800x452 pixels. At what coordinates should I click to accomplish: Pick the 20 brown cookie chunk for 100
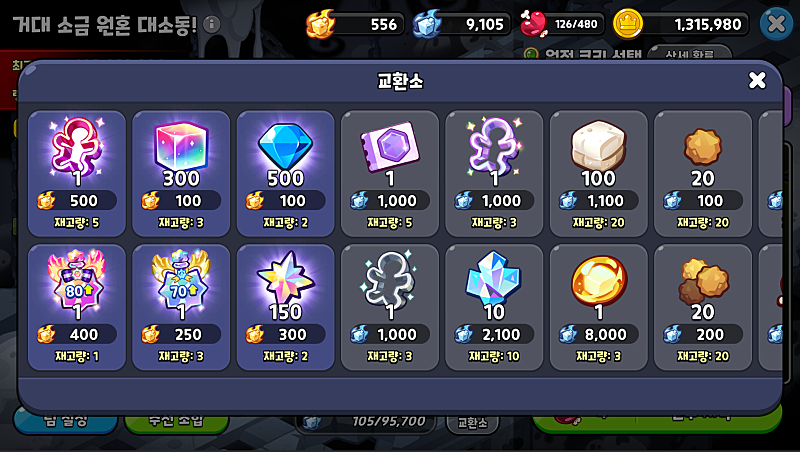pyautogui.click(x=702, y=172)
